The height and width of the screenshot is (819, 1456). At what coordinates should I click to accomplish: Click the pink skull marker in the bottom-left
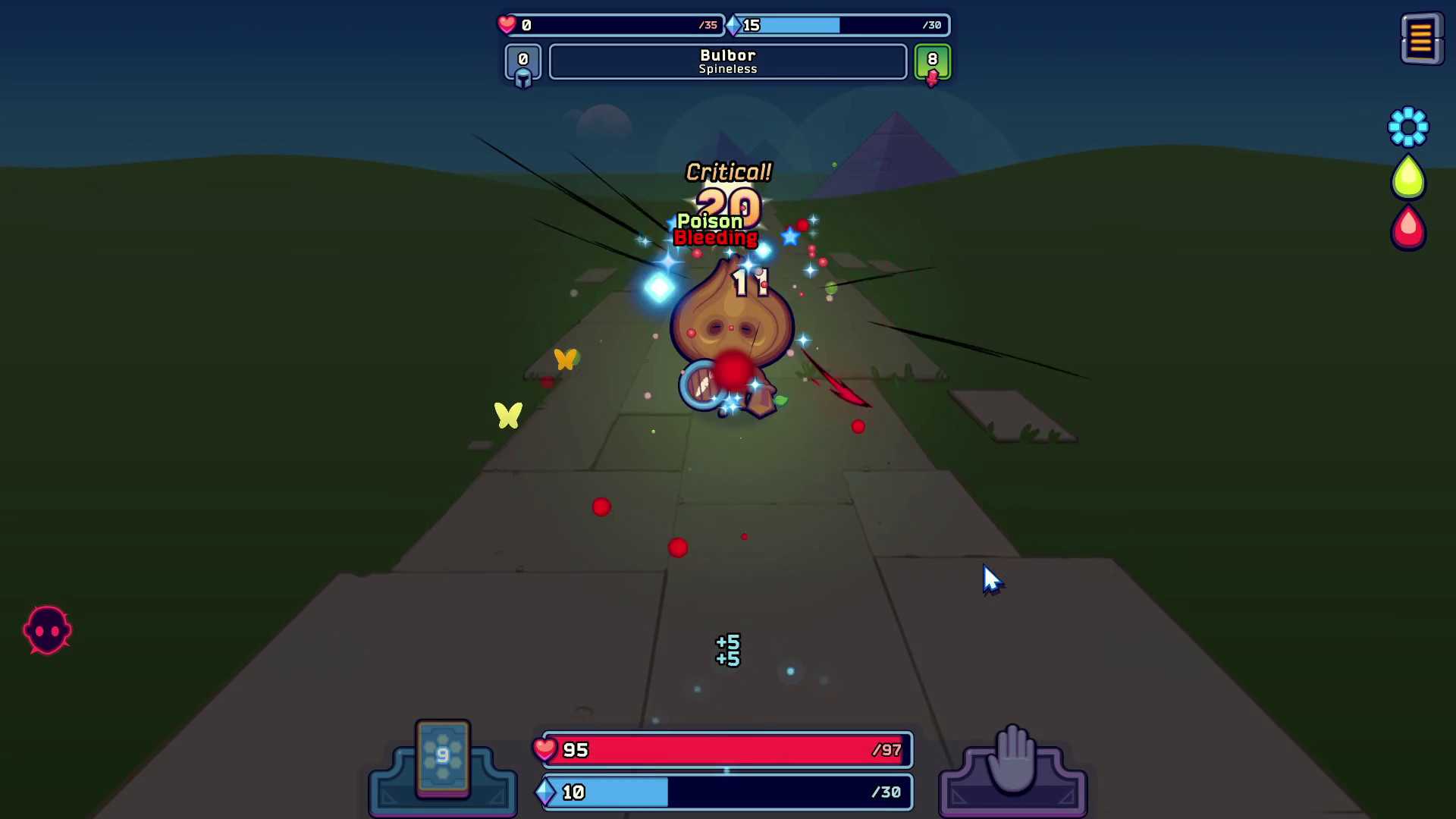click(47, 629)
